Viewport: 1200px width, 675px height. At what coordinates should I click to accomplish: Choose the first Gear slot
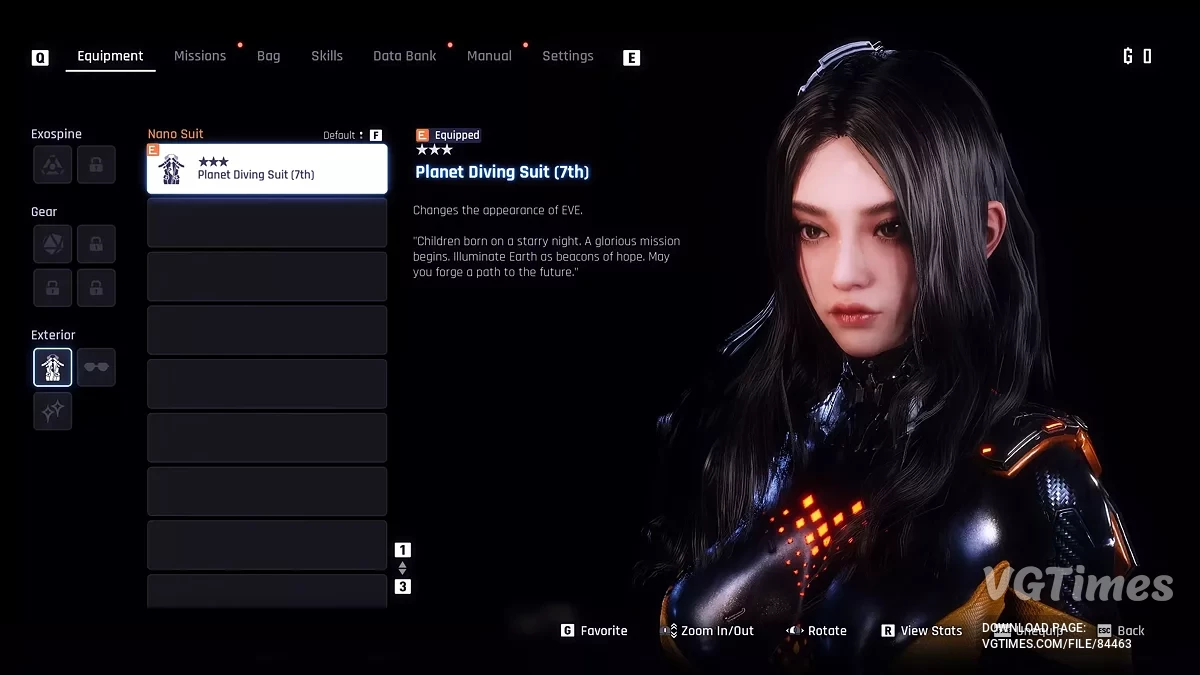pyautogui.click(x=53, y=244)
